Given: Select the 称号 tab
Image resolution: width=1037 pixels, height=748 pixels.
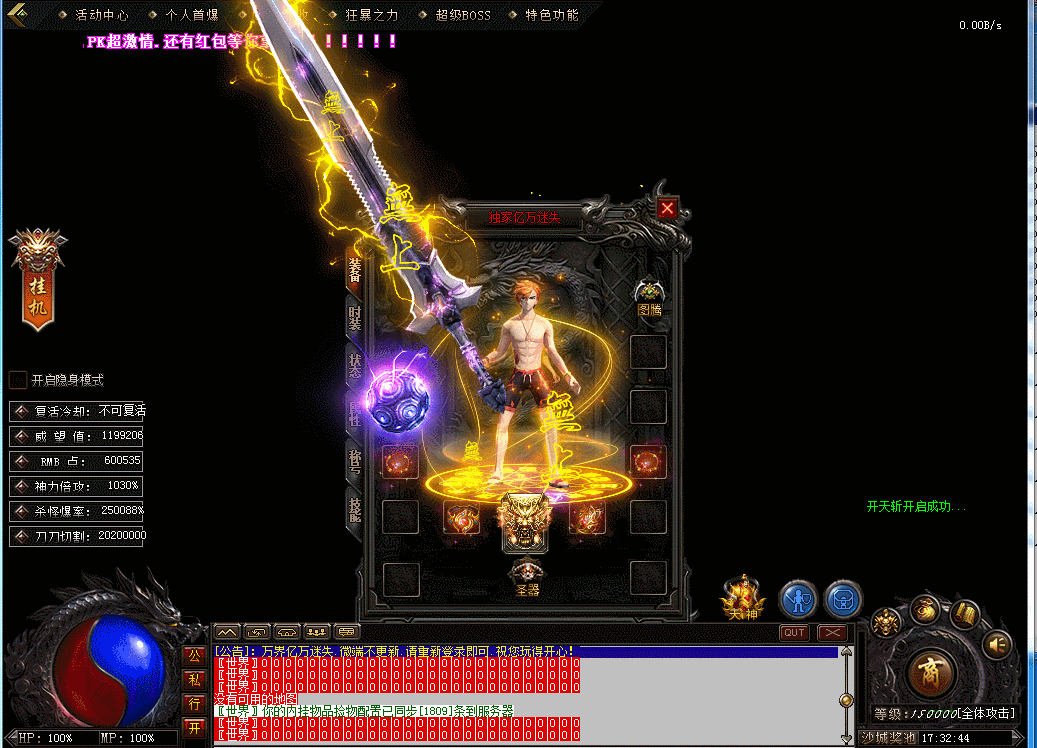Looking at the screenshot, I should coord(355,462).
